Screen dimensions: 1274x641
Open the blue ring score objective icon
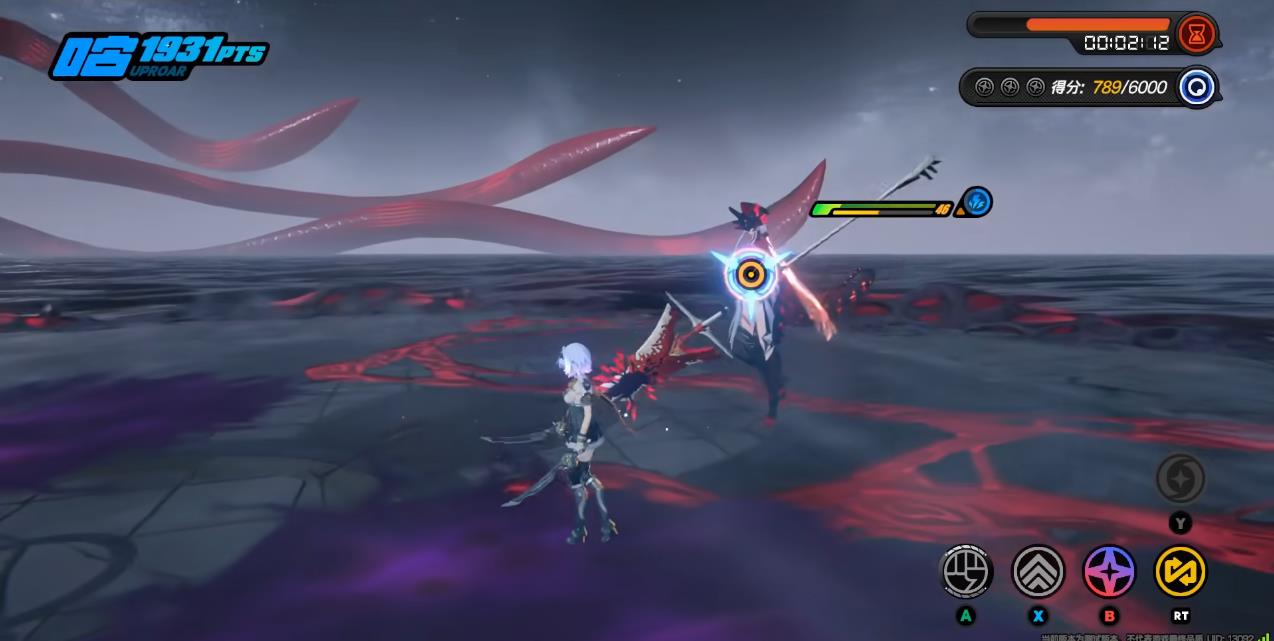point(1196,87)
